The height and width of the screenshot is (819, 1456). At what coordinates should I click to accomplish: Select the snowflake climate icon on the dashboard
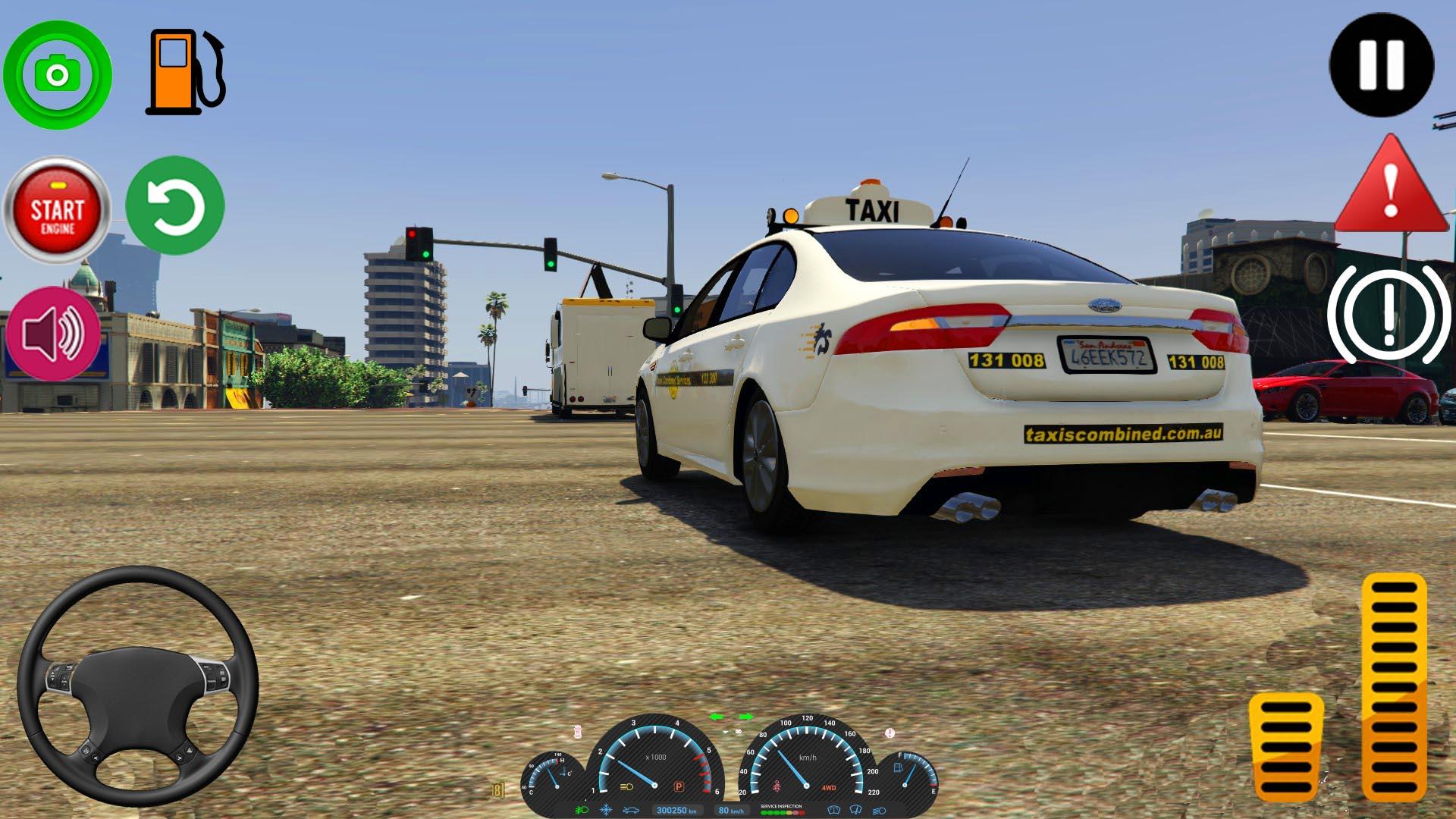605,810
